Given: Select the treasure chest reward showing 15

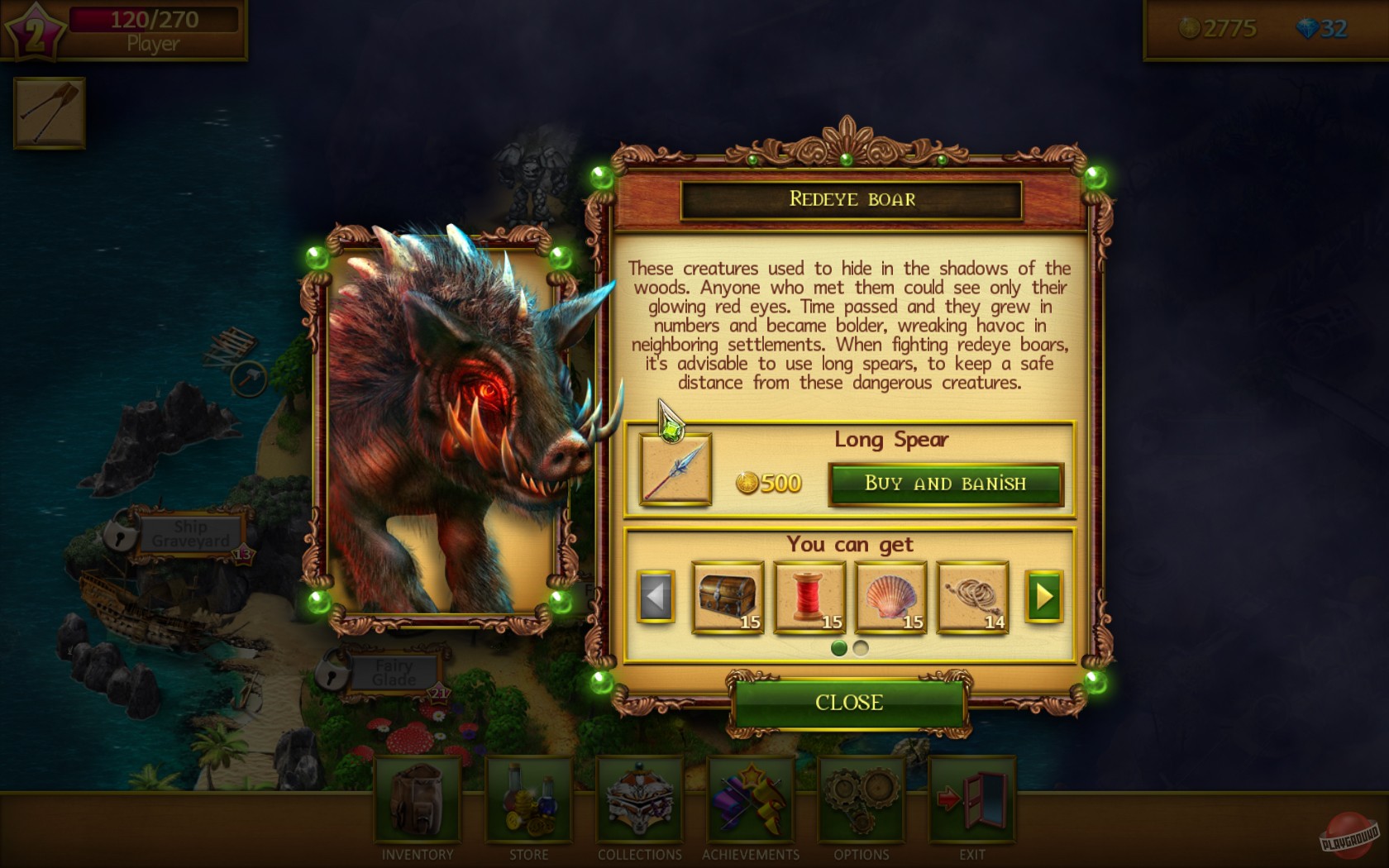Looking at the screenshot, I should click(x=726, y=595).
